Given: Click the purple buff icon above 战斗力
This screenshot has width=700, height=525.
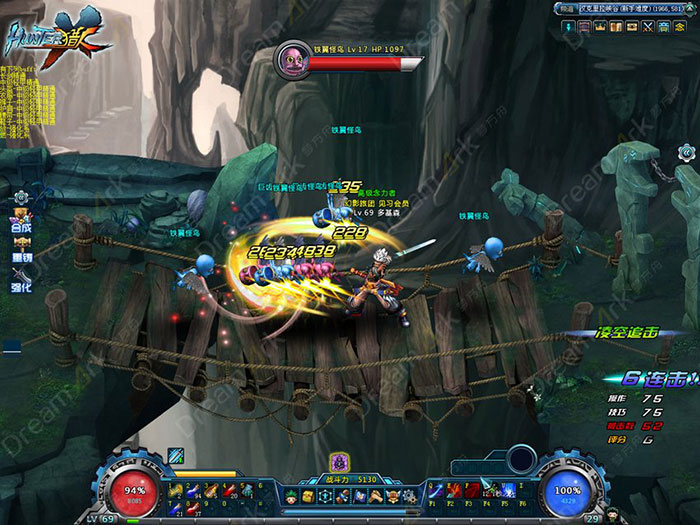Looking at the screenshot, I should point(339,462).
